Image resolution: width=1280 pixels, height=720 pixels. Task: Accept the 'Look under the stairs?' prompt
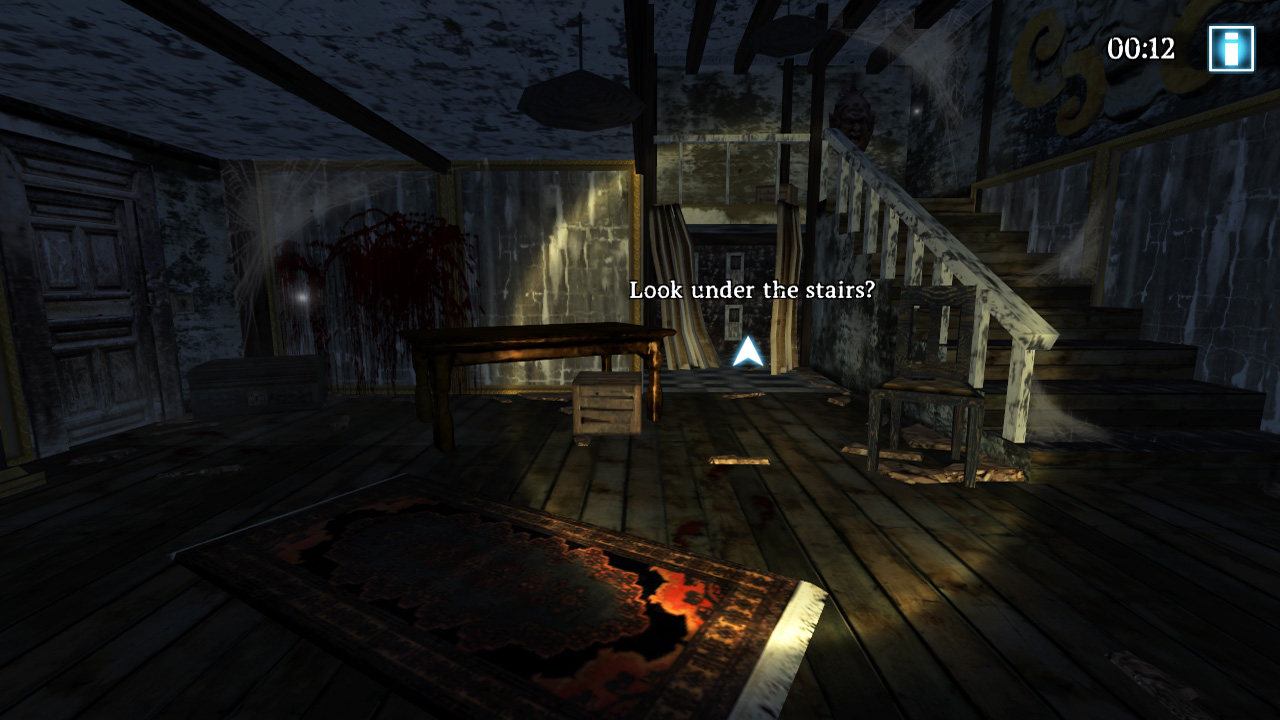coord(751,291)
